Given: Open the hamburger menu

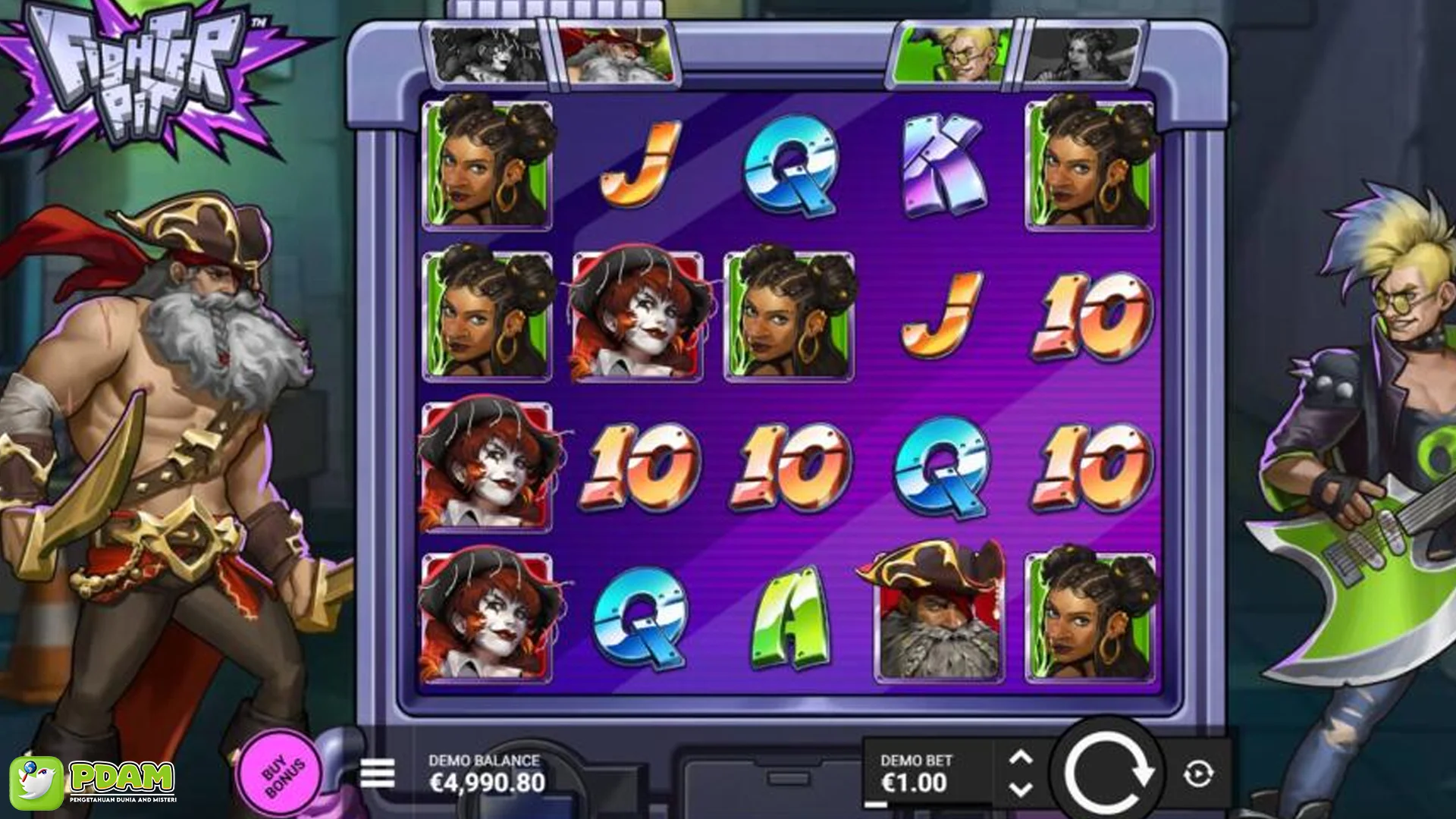Looking at the screenshot, I should click(x=377, y=773).
